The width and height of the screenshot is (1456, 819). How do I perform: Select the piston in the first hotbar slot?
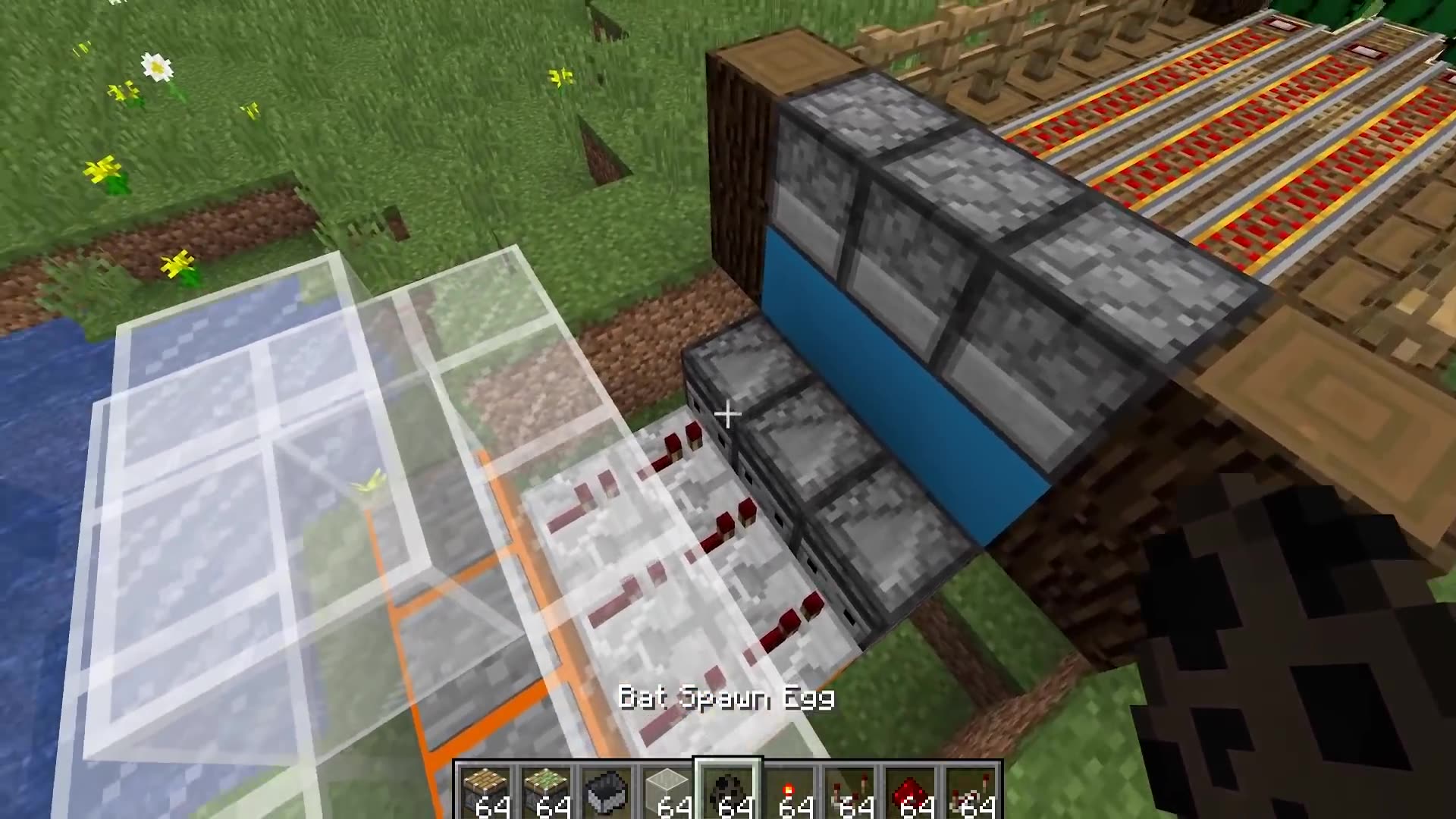point(485,789)
